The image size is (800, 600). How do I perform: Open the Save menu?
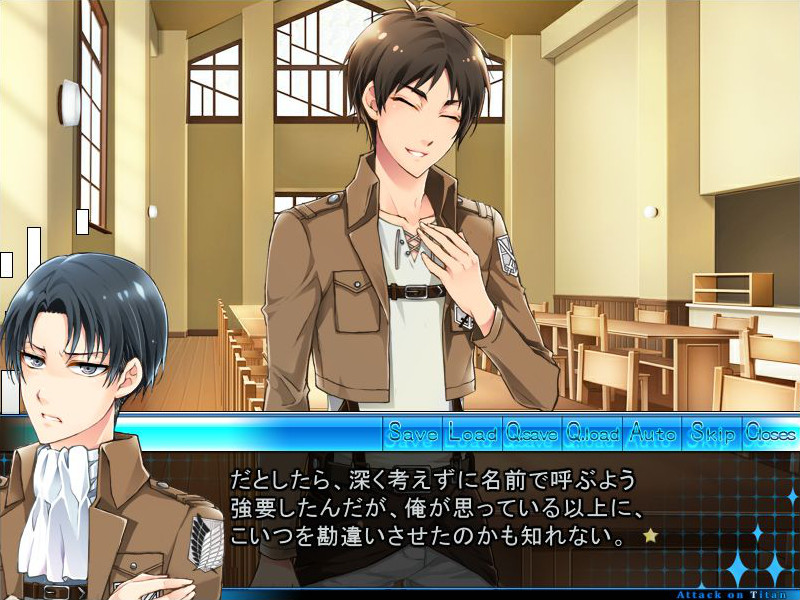click(413, 433)
